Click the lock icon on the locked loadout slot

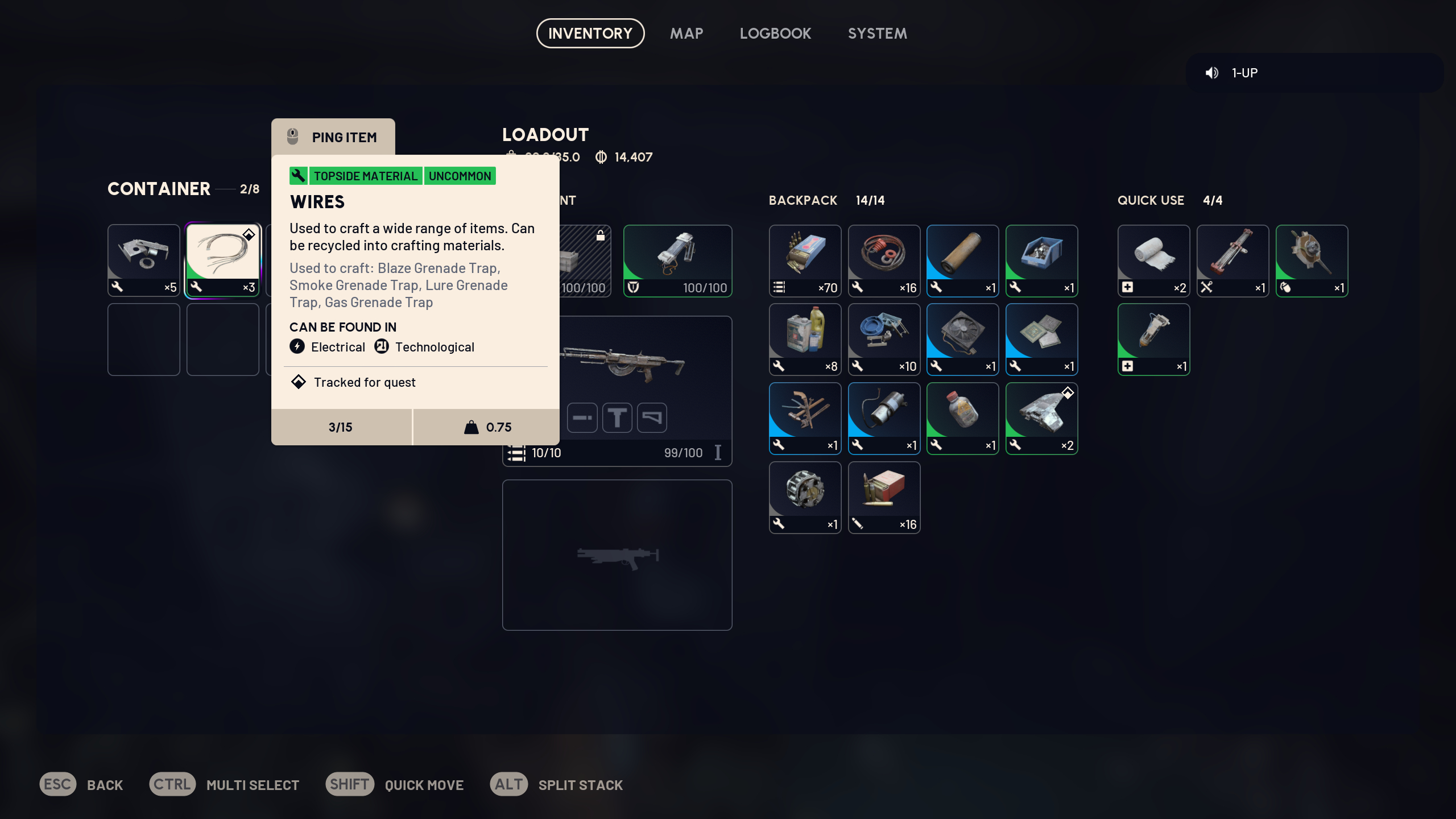(x=601, y=235)
